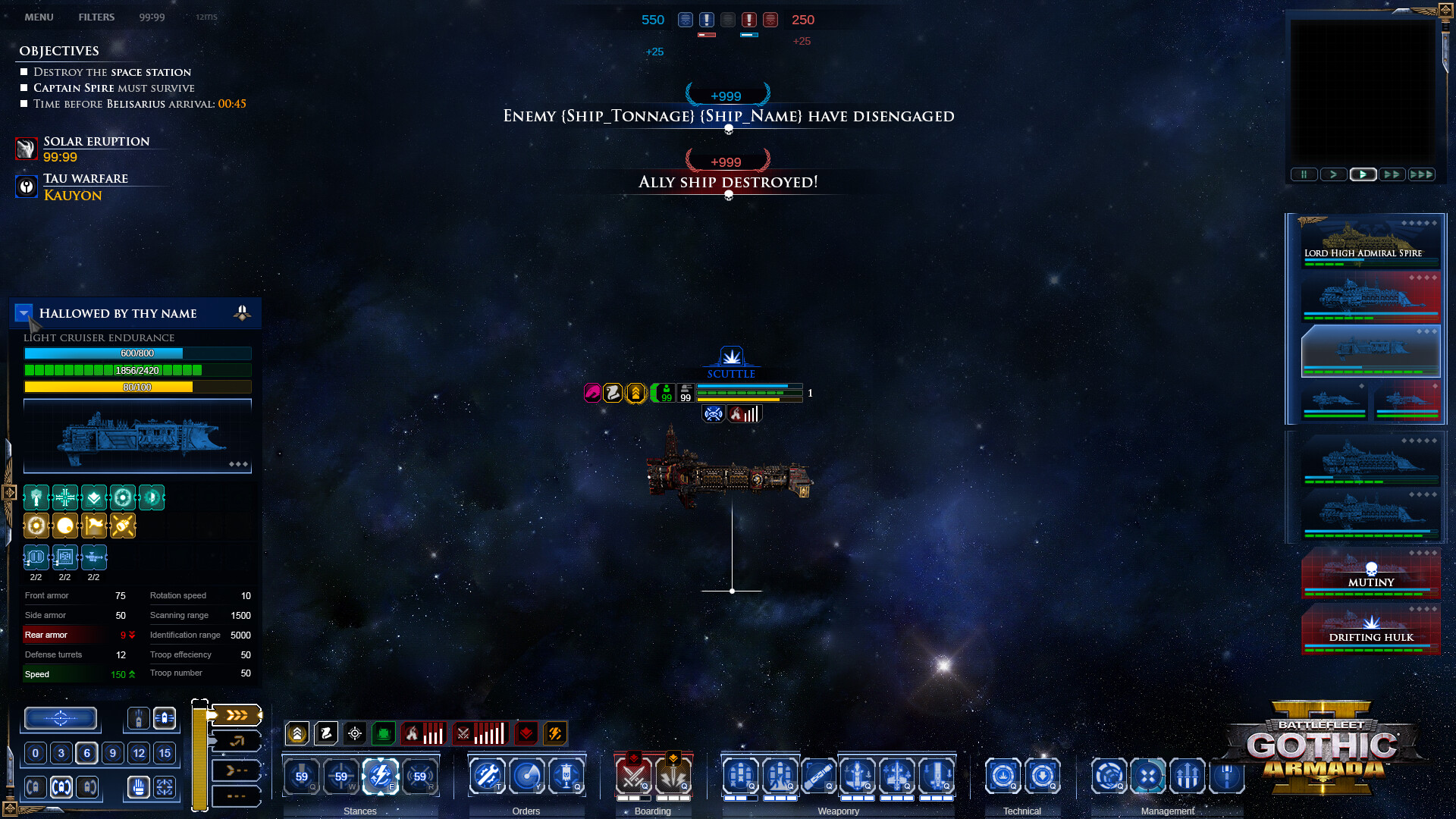Screen dimensions: 1456x819
Task: Select the Lord High Admiral Spire ship card
Action: click(x=1370, y=242)
